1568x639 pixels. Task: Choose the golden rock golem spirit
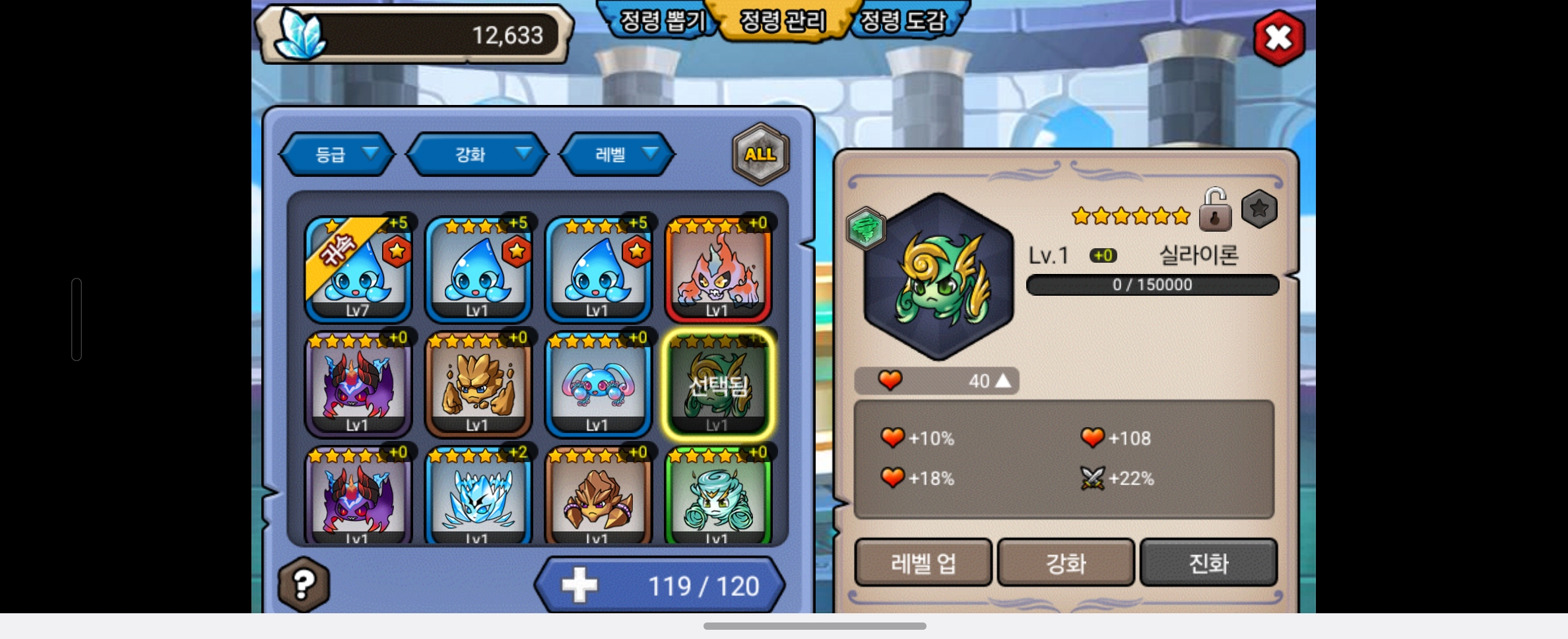(478, 384)
